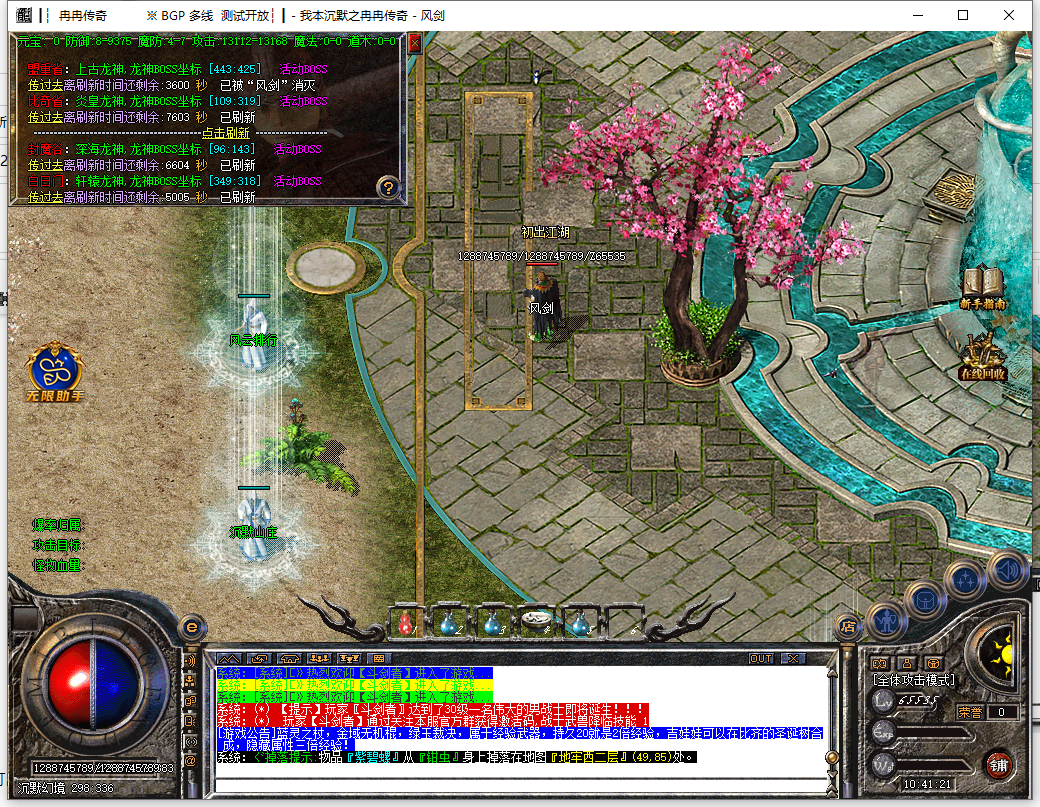Open the 无限助手 assistant icon
The height and width of the screenshot is (807, 1040).
(x=56, y=371)
